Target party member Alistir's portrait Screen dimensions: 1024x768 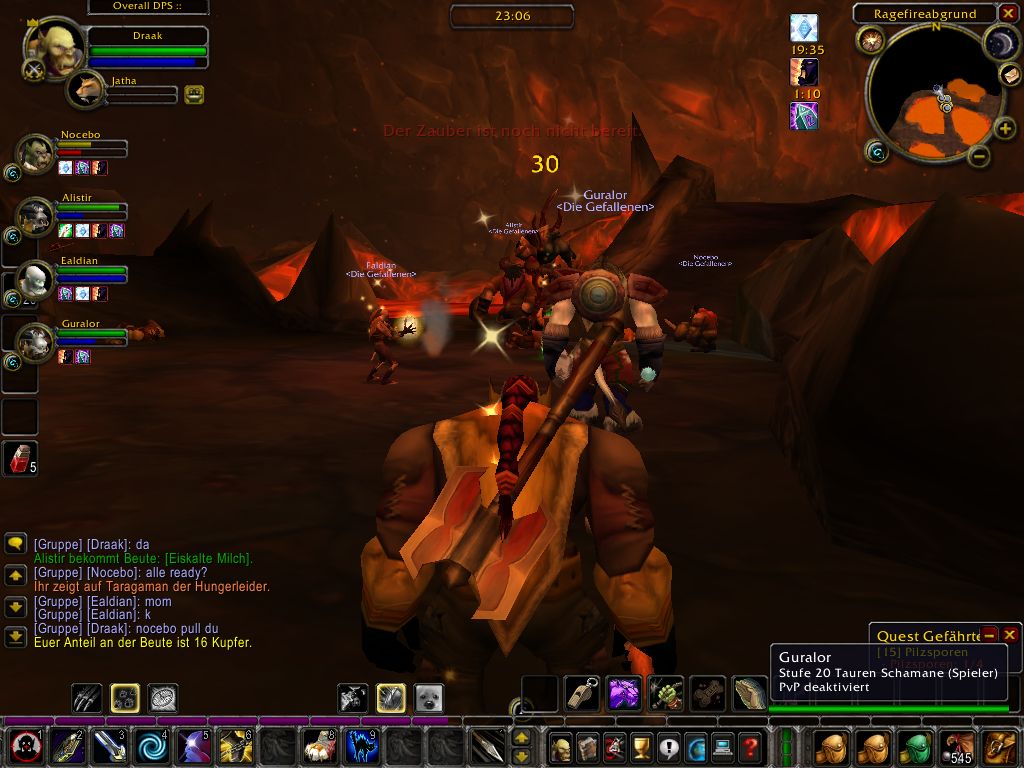35,216
